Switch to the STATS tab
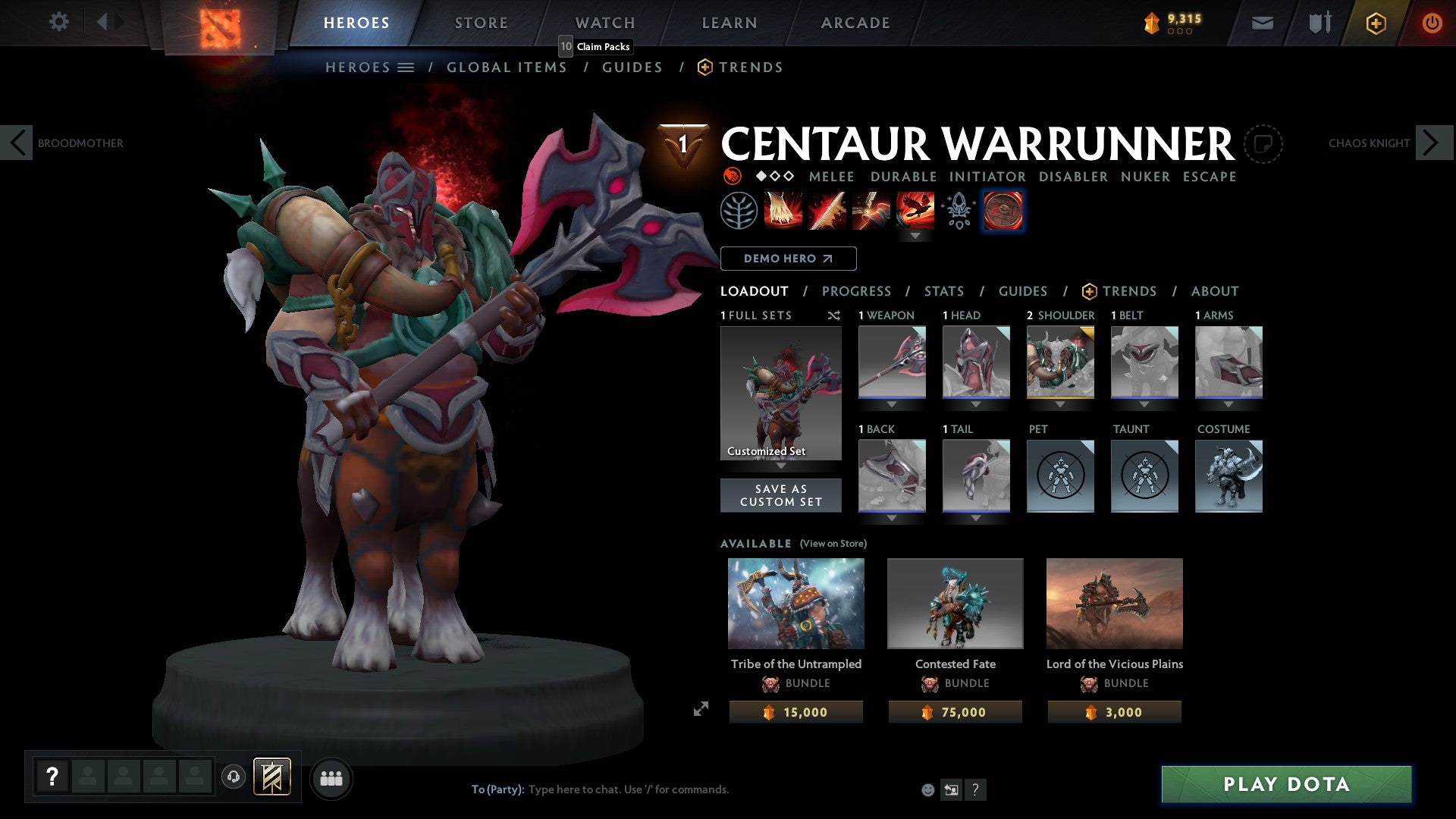The image size is (1456, 819). 943,290
